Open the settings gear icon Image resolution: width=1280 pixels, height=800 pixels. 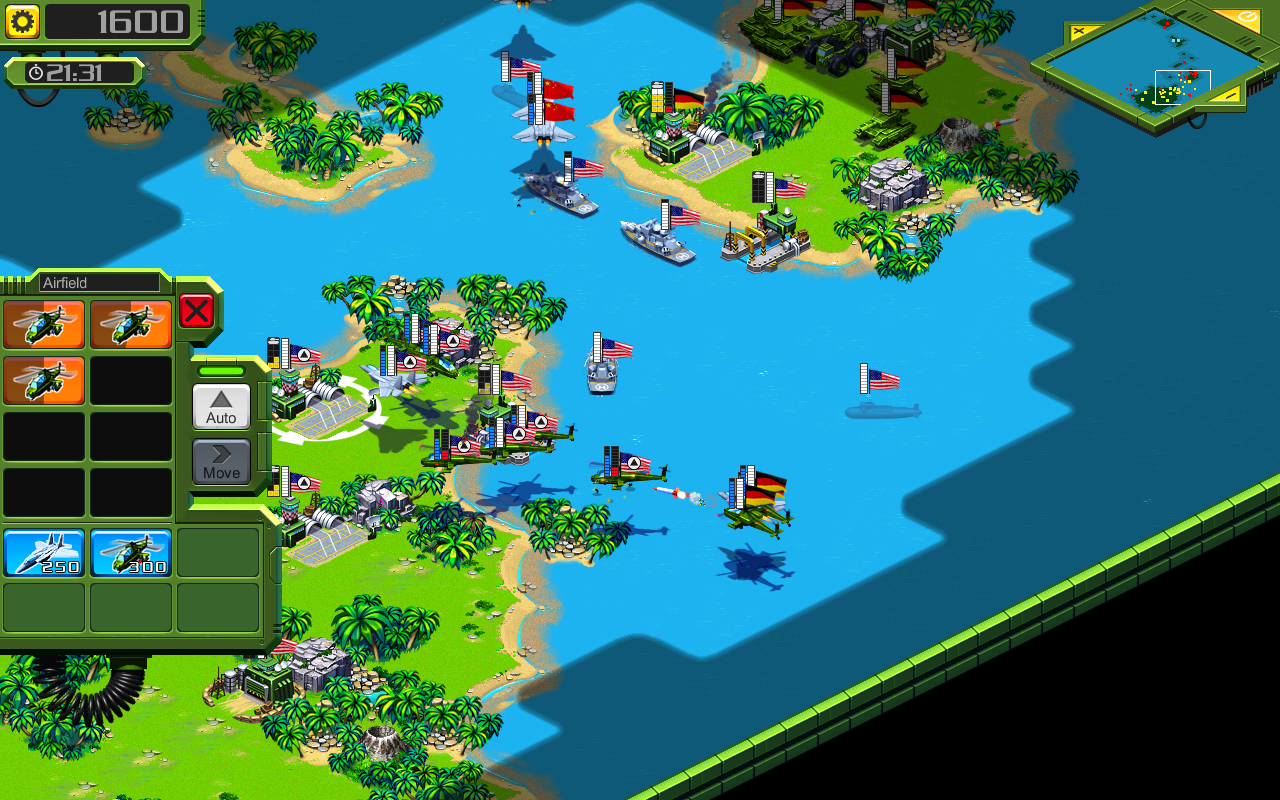click(22, 20)
